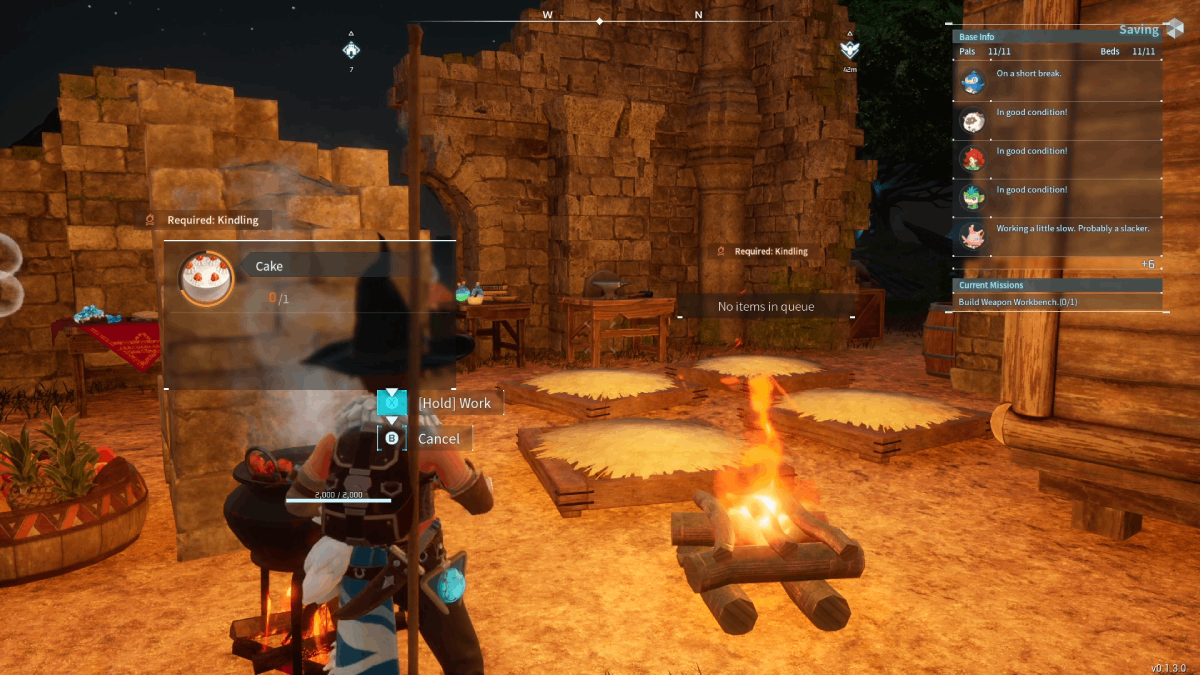Expand the +6 remaining pals list

coord(1148,264)
